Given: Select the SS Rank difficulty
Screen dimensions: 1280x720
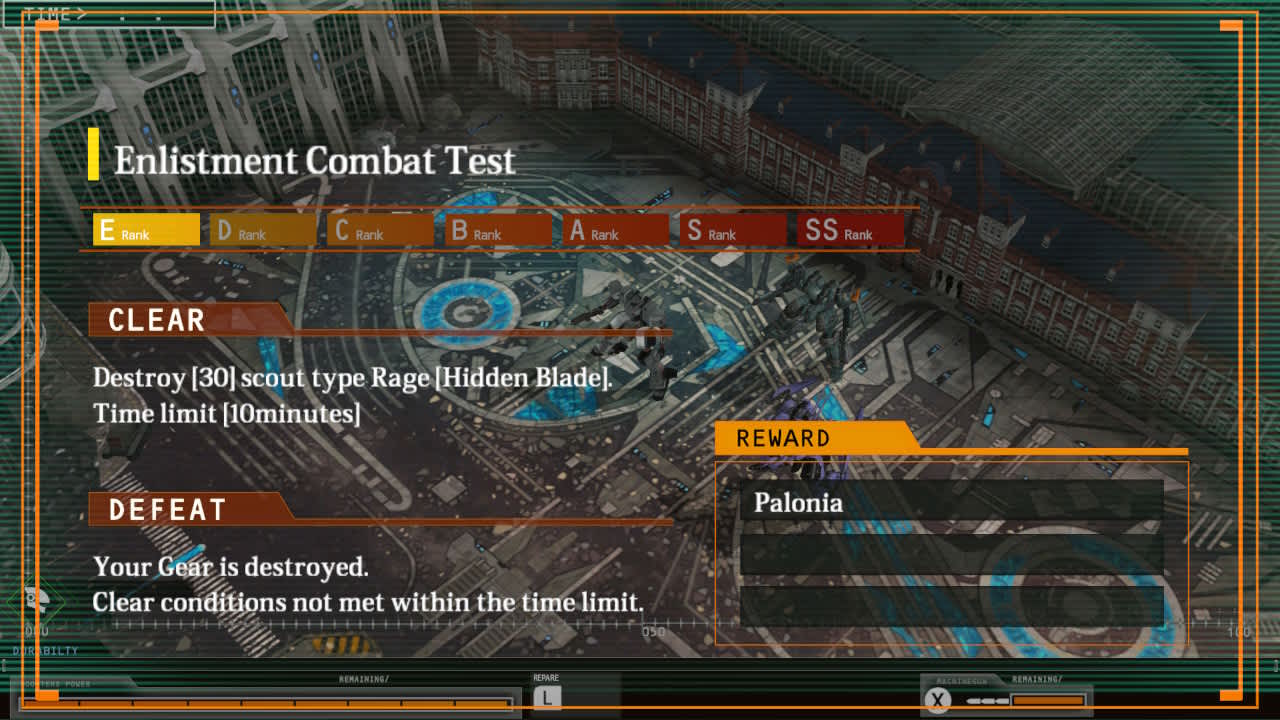Looking at the screenshot, I should [850, 229].
